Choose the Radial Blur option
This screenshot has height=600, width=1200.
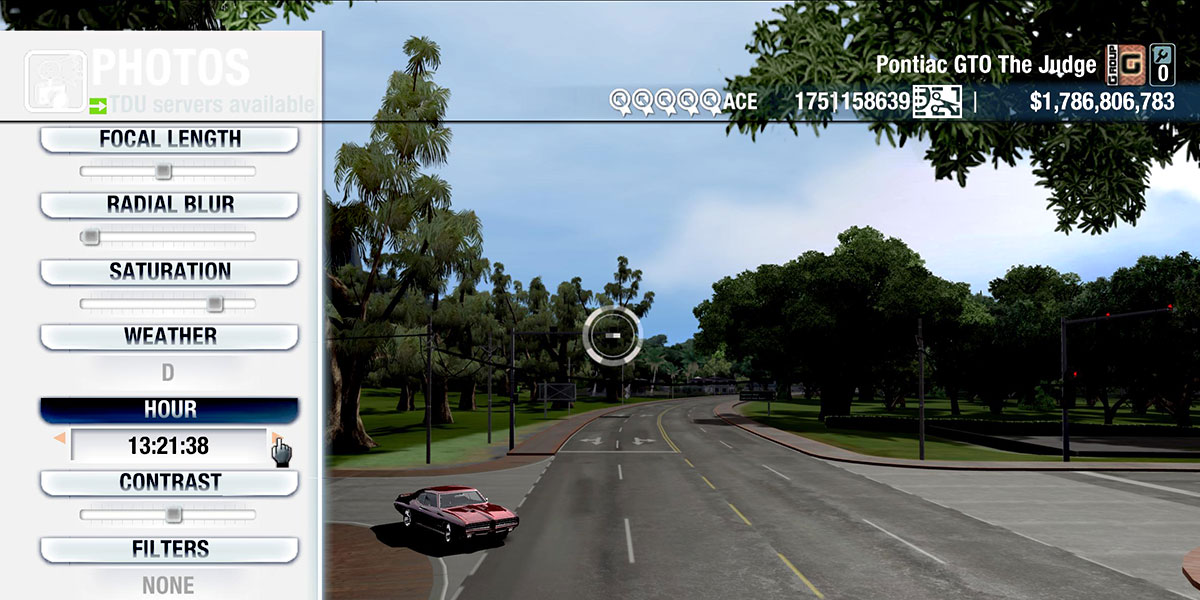point(169,205)
